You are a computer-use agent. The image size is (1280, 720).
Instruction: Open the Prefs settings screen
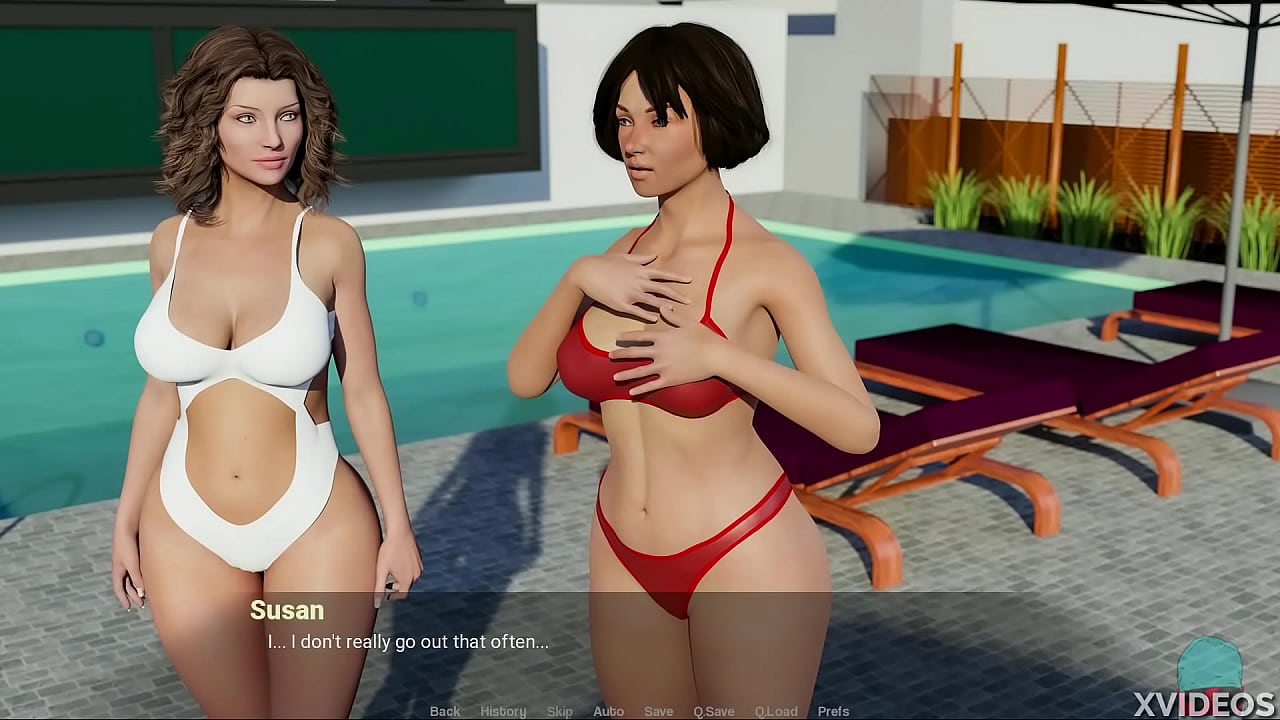pyautogui.click(x=835, y=711)
